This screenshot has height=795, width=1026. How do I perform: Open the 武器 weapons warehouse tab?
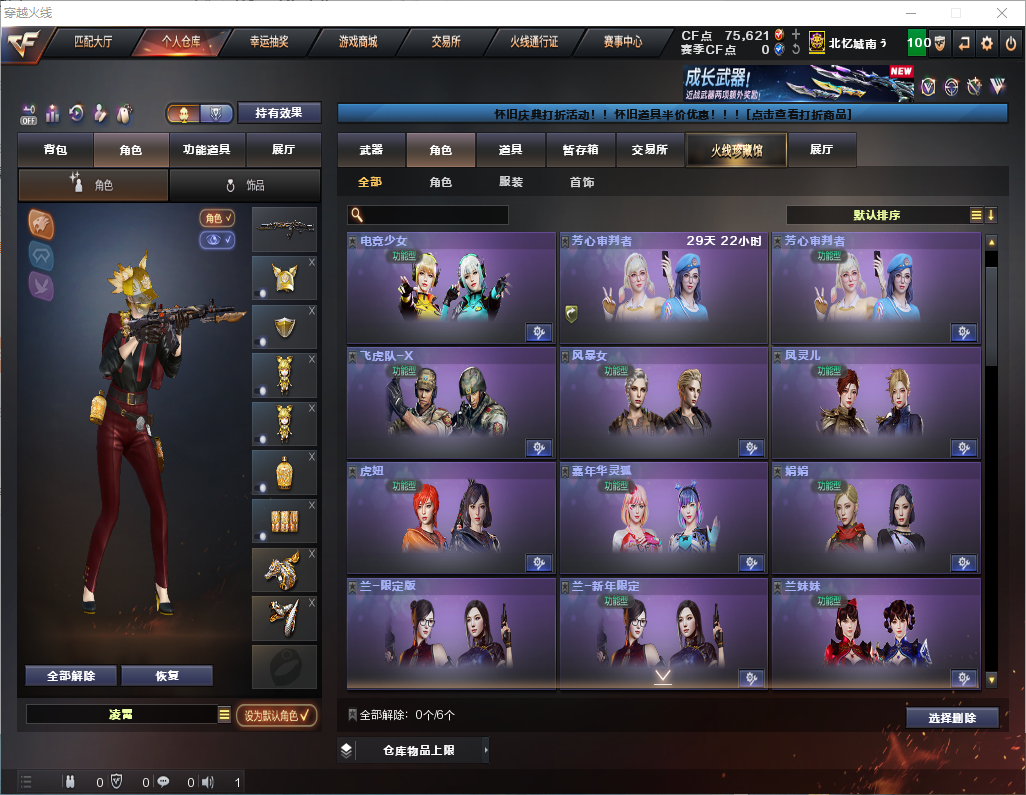[x=371, y=150]
